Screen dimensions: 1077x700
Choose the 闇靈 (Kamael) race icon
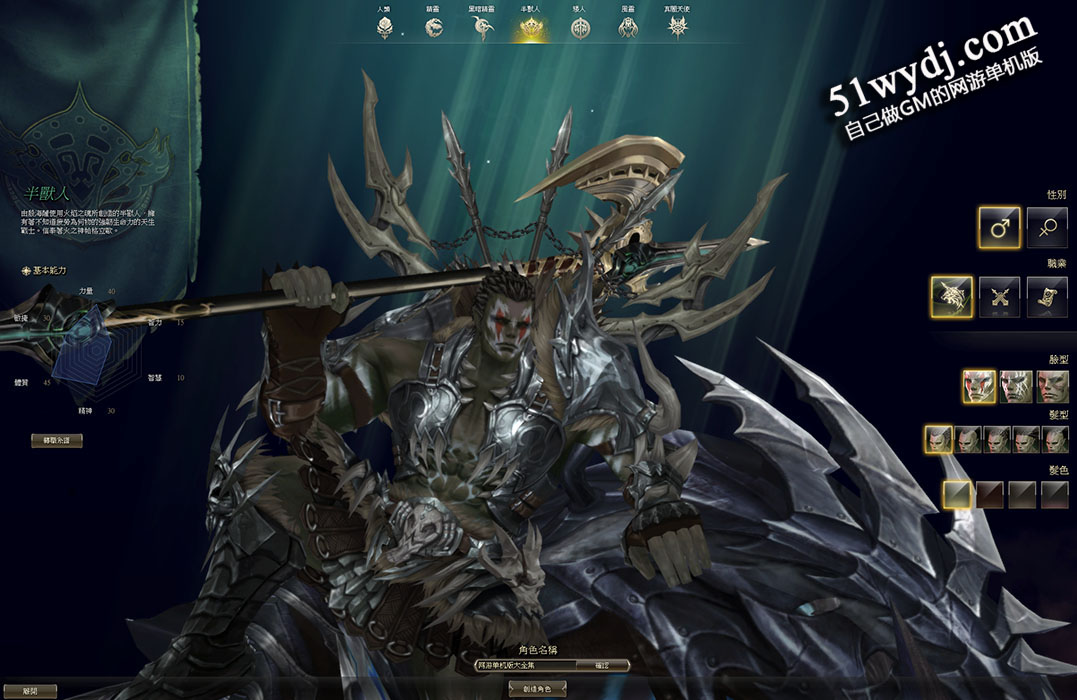coord(628,29)
